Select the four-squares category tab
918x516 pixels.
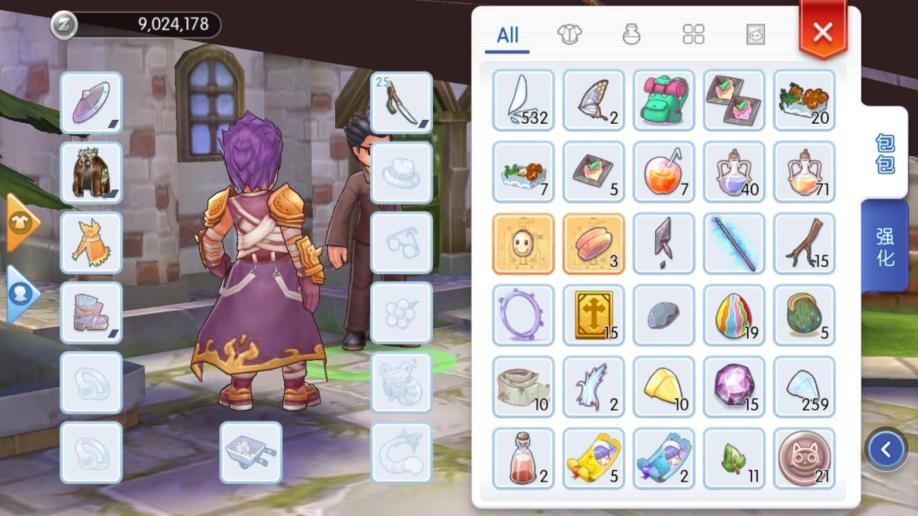click(693, 35)
